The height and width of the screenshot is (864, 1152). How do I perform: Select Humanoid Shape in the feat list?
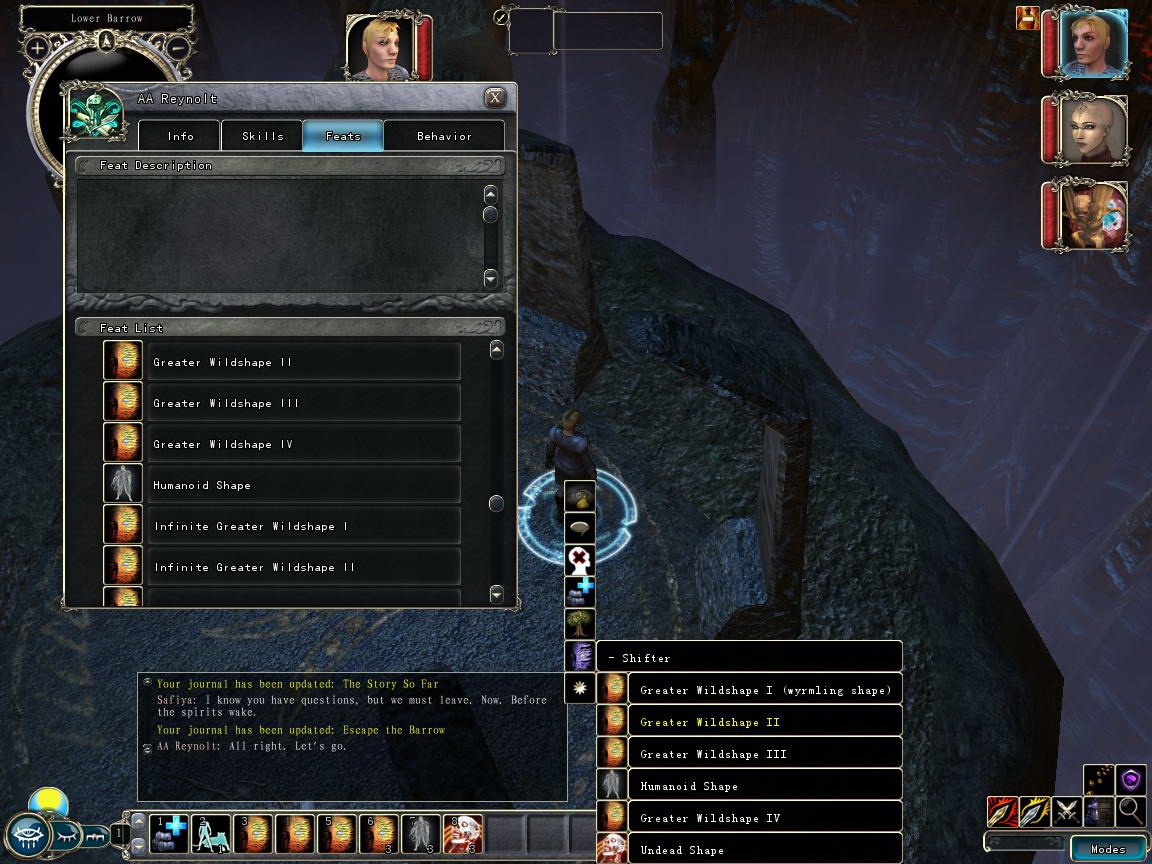304,485
